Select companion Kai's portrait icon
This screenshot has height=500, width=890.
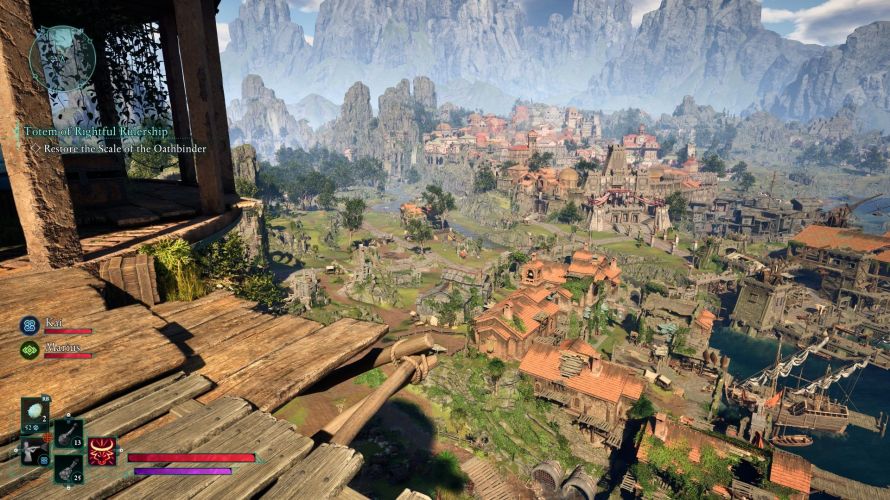(x=30, y=325)
